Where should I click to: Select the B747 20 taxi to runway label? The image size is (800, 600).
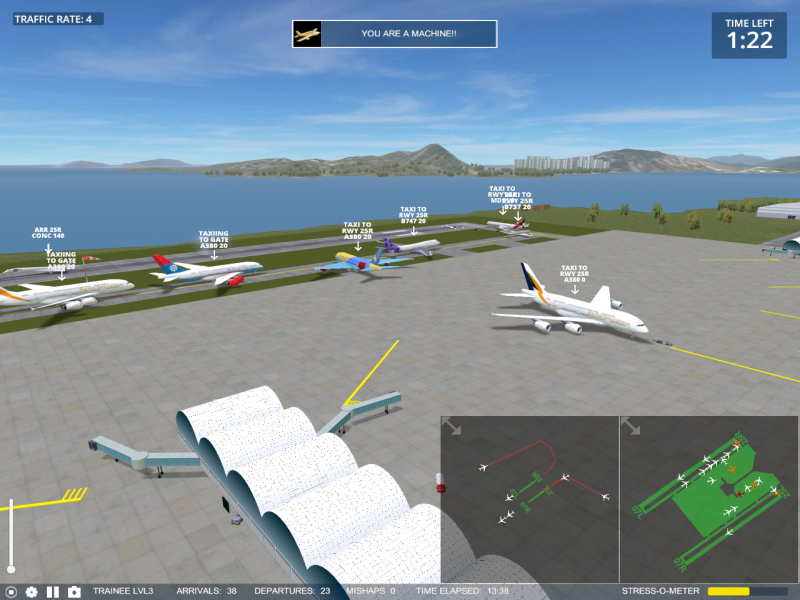[x=413, y=215]
